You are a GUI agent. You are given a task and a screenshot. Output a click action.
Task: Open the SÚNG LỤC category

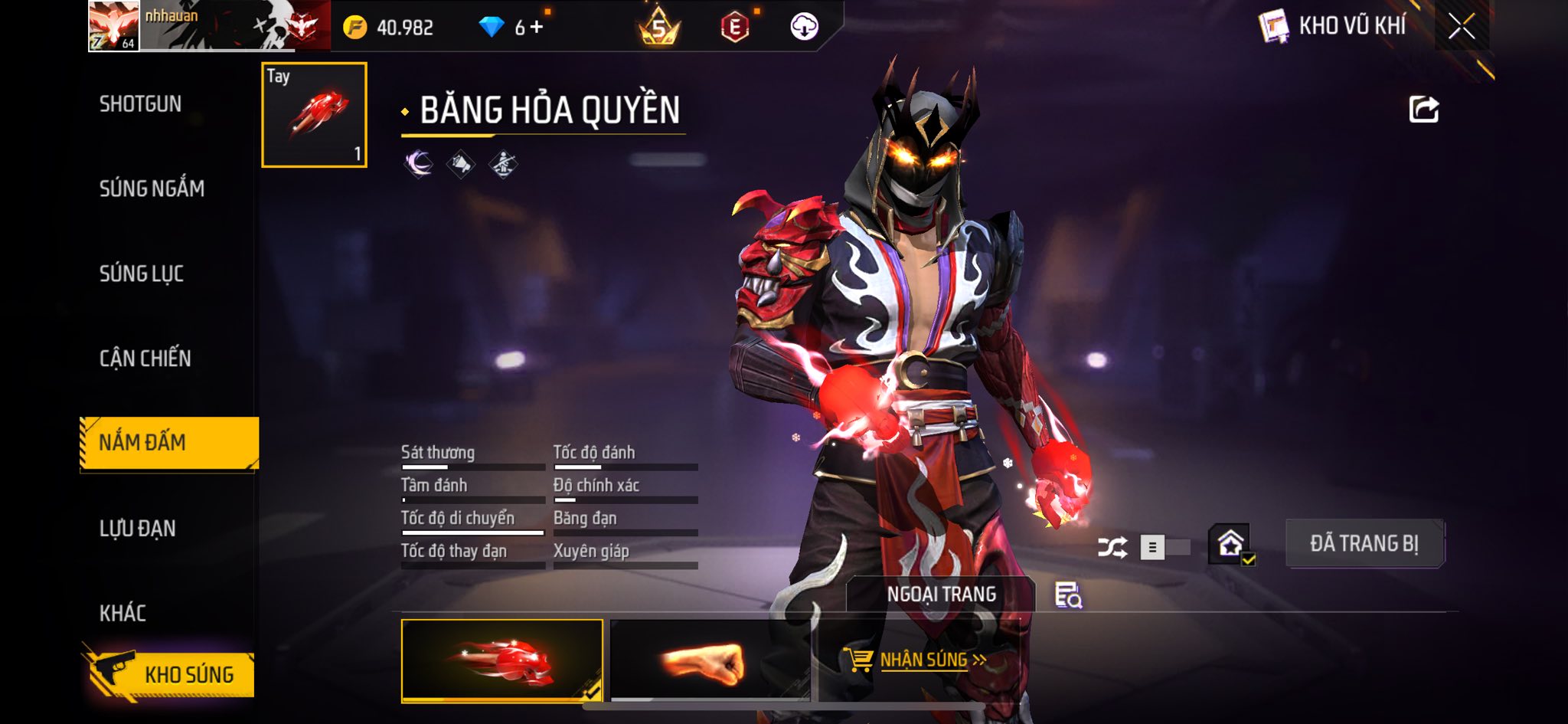(142, 274)
